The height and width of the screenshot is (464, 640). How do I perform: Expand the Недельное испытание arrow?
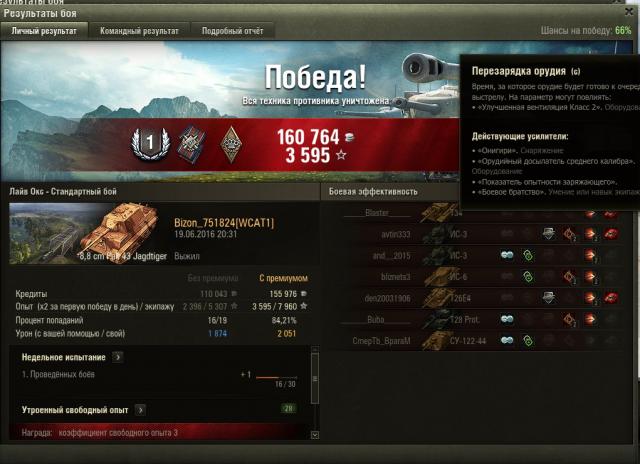118,356
